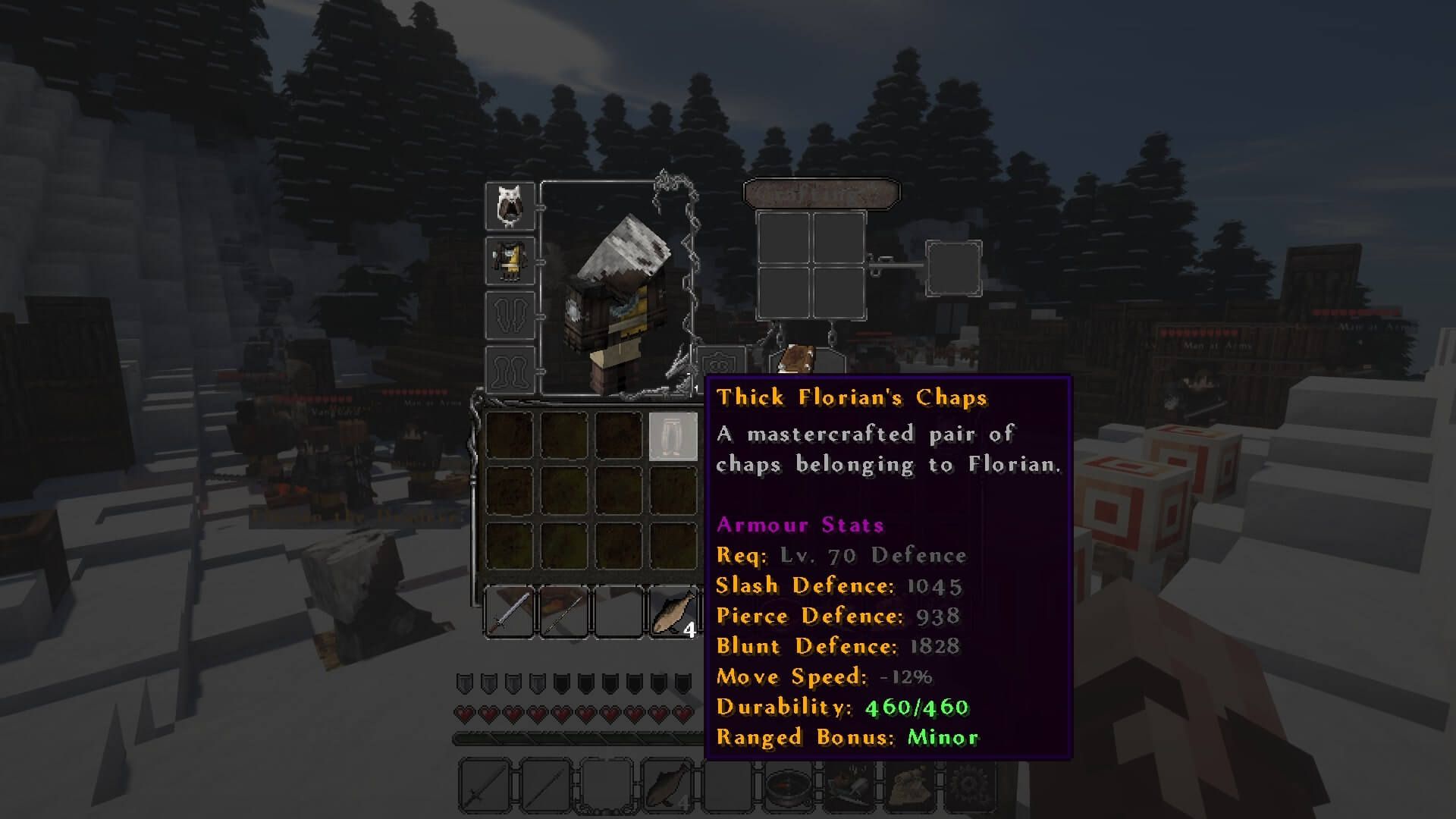Select the spear next to the sword
Viewport: 1456px width, 819px height.
(563, 612)
